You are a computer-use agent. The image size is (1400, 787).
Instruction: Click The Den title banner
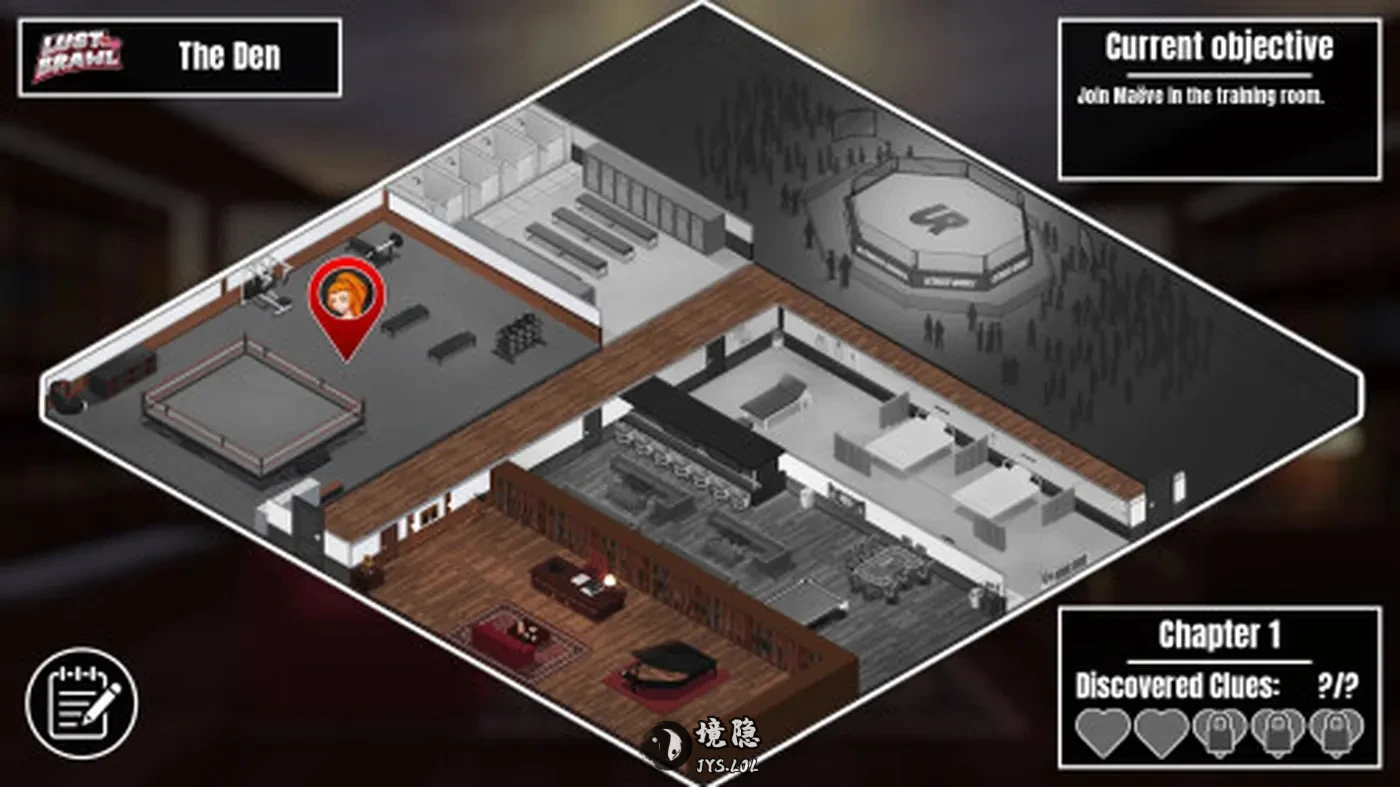pyautogui.click(x=227, y=56)
